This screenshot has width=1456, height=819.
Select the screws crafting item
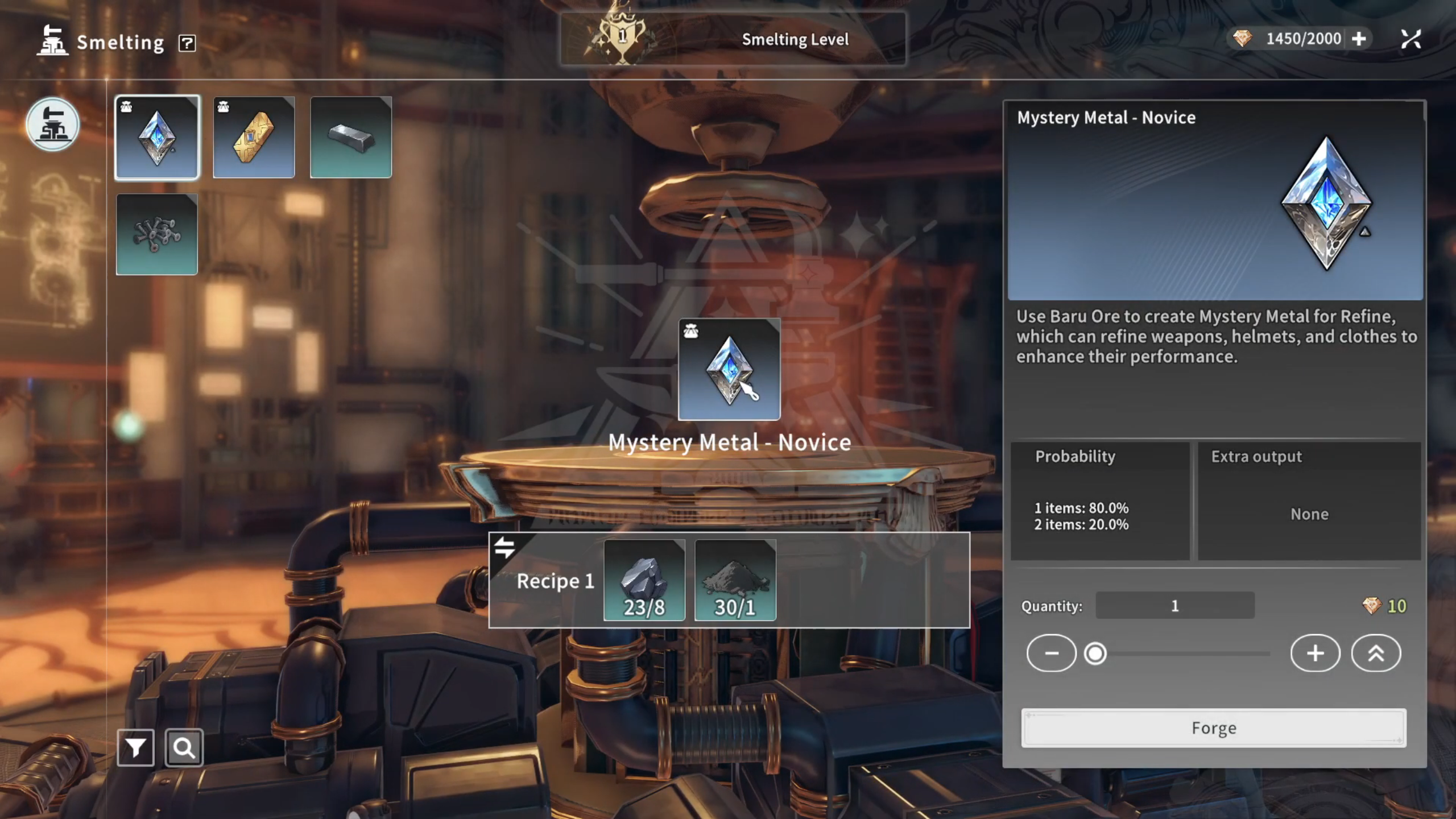(157, 234)
